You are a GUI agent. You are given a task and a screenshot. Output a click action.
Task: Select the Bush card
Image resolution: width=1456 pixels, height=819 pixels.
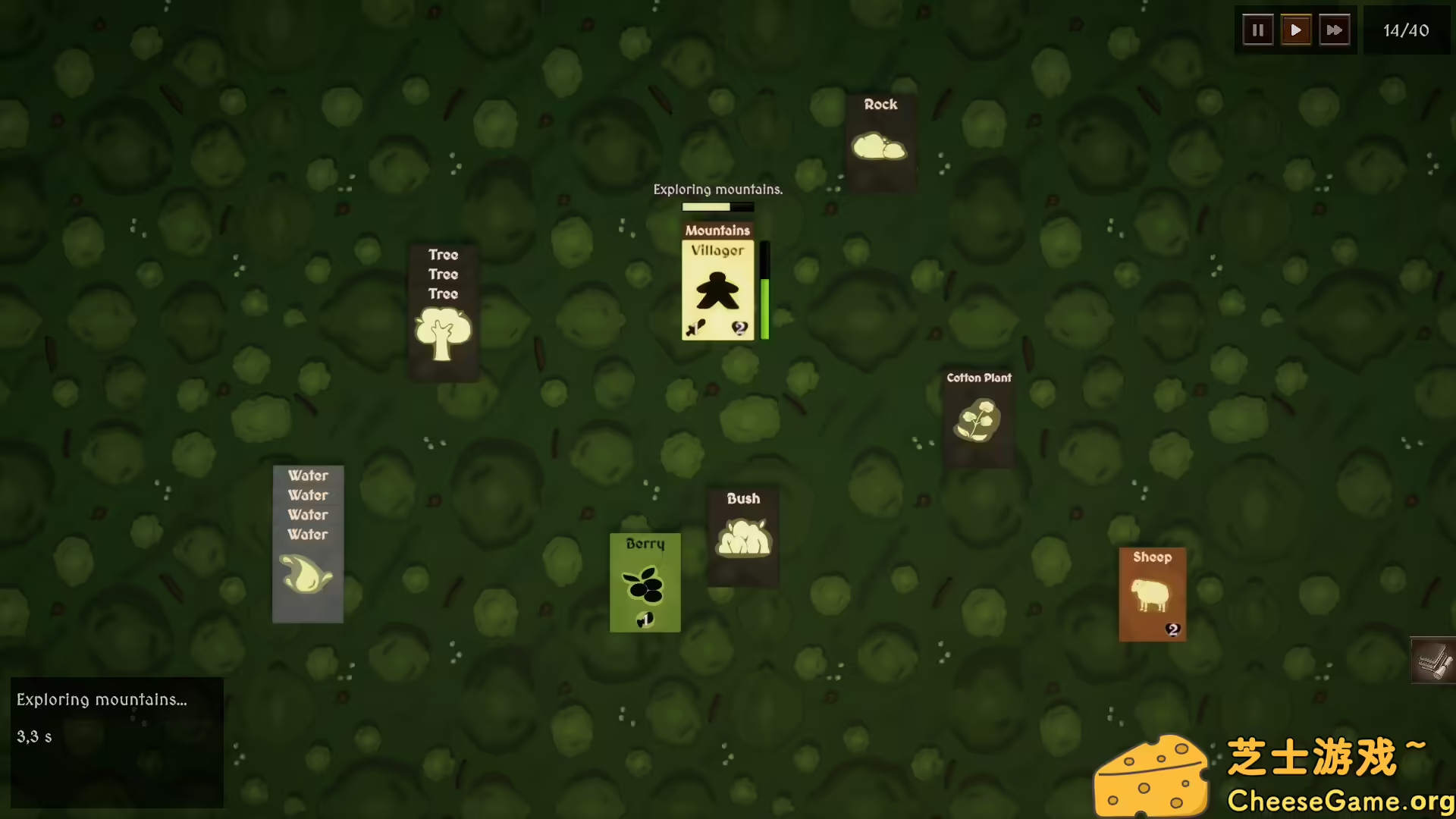click(x=743, y=535)
